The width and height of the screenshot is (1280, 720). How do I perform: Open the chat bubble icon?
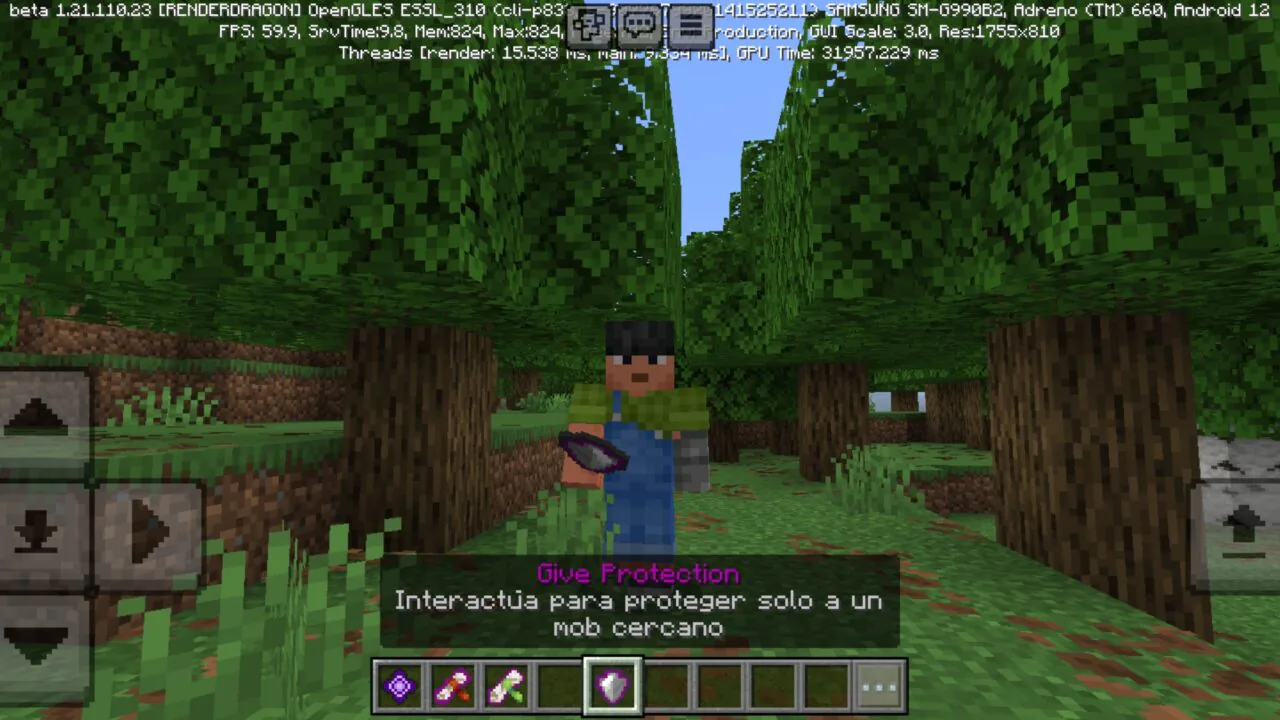tap(639, 27)
